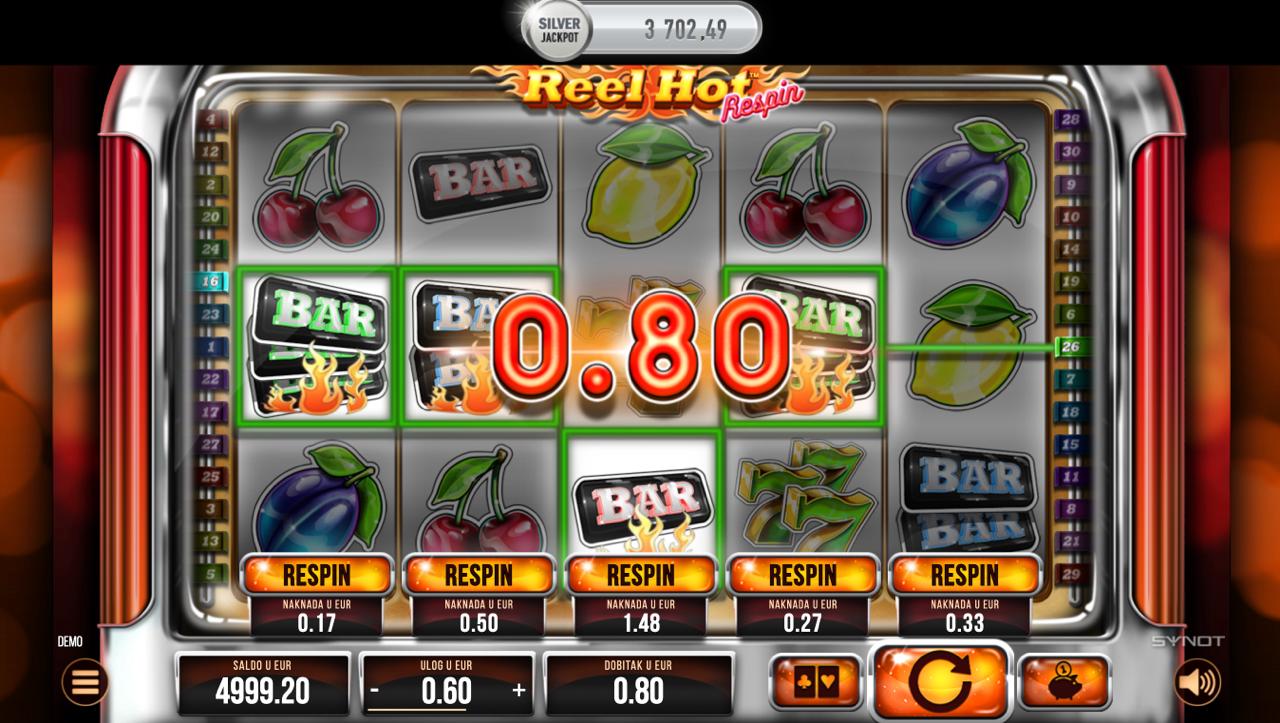1280x723 pixels.
Task: Open the card gamble feature
Action: tap(816, 682)
